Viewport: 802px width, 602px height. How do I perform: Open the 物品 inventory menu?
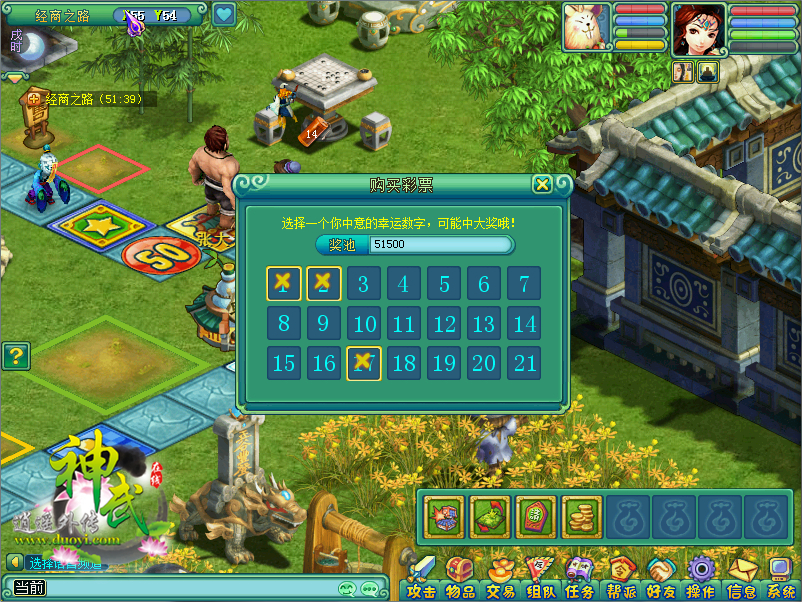pos(461,579)
